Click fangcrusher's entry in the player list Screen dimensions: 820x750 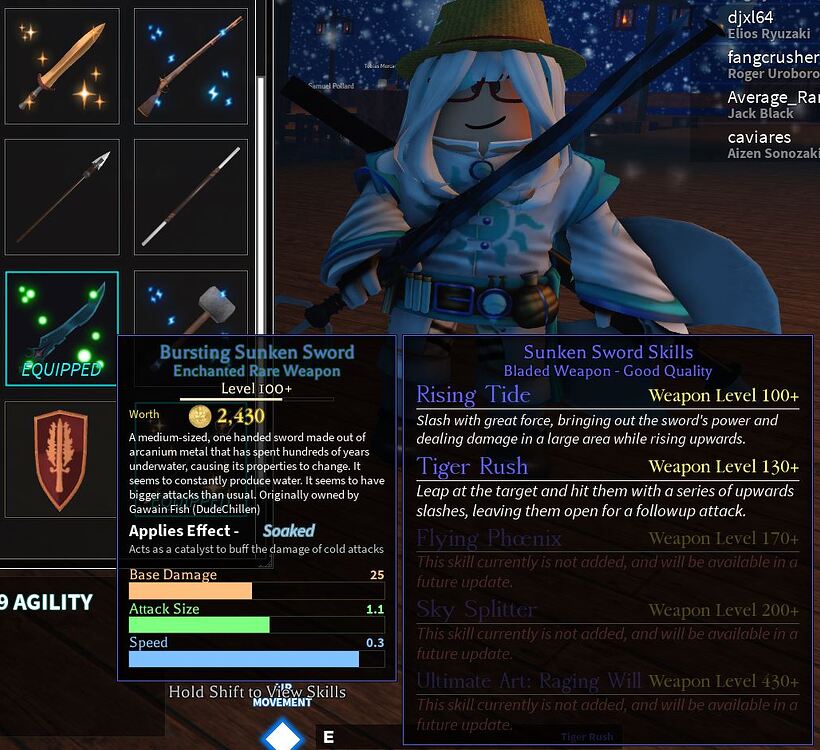772,58
